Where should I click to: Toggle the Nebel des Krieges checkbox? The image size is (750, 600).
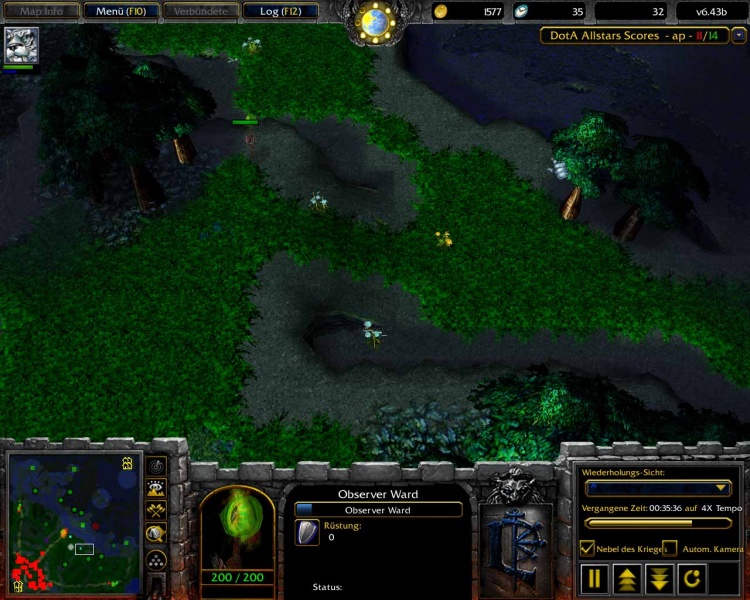588,548
